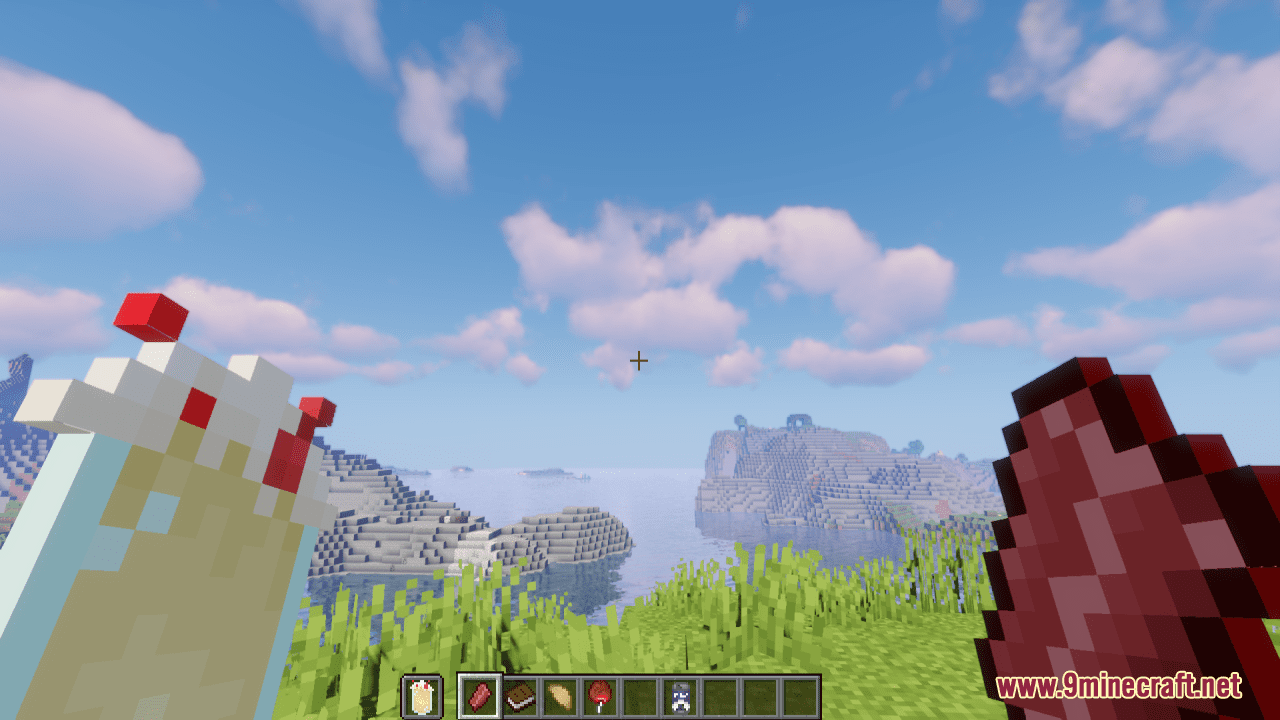Screen dimensions: 1280x720
Task: Select the ice cream sandwich item
Action: click(x=520, y=697)
